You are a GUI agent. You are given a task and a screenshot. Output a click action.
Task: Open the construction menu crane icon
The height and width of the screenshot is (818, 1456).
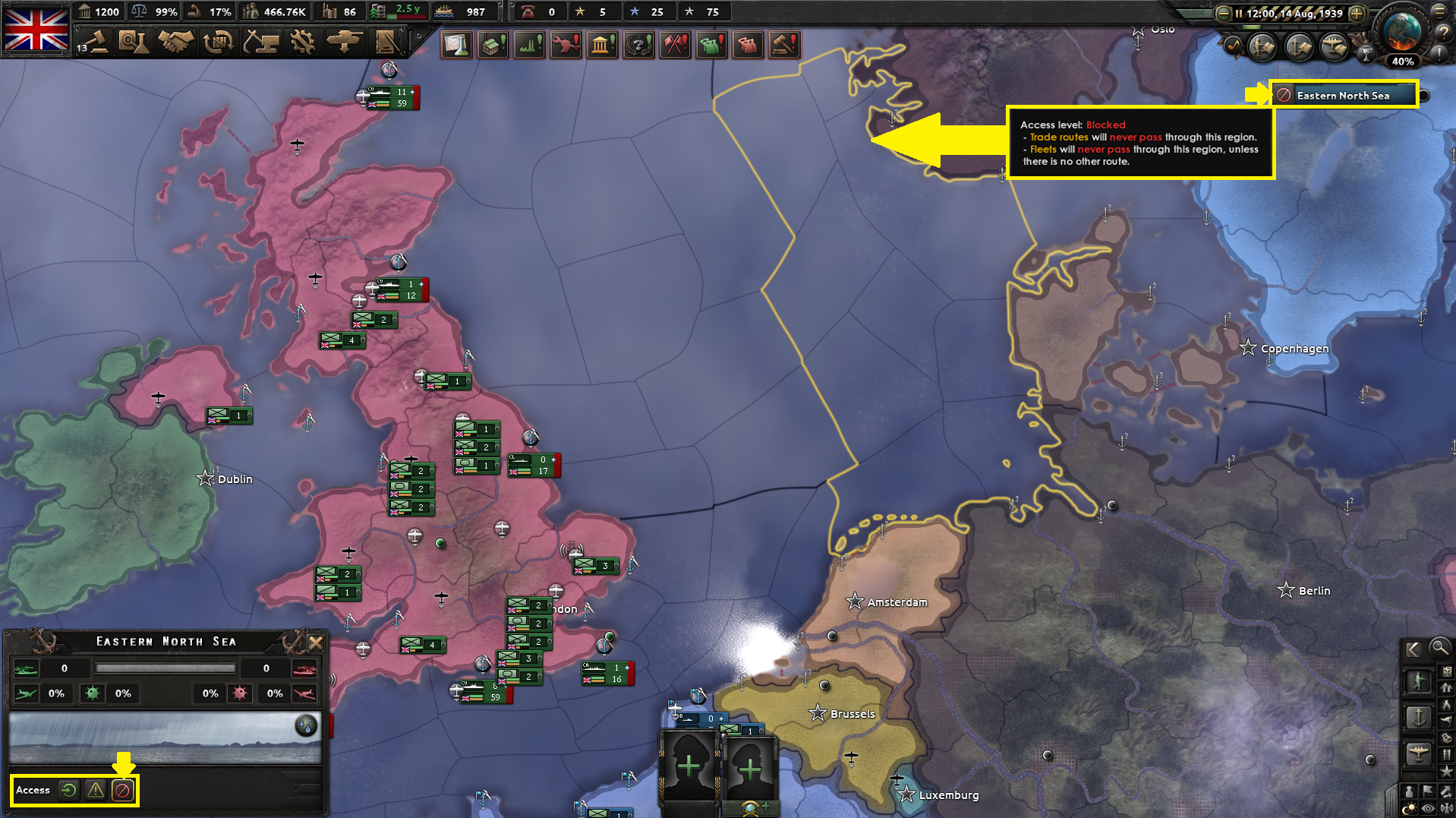[261, 43]
